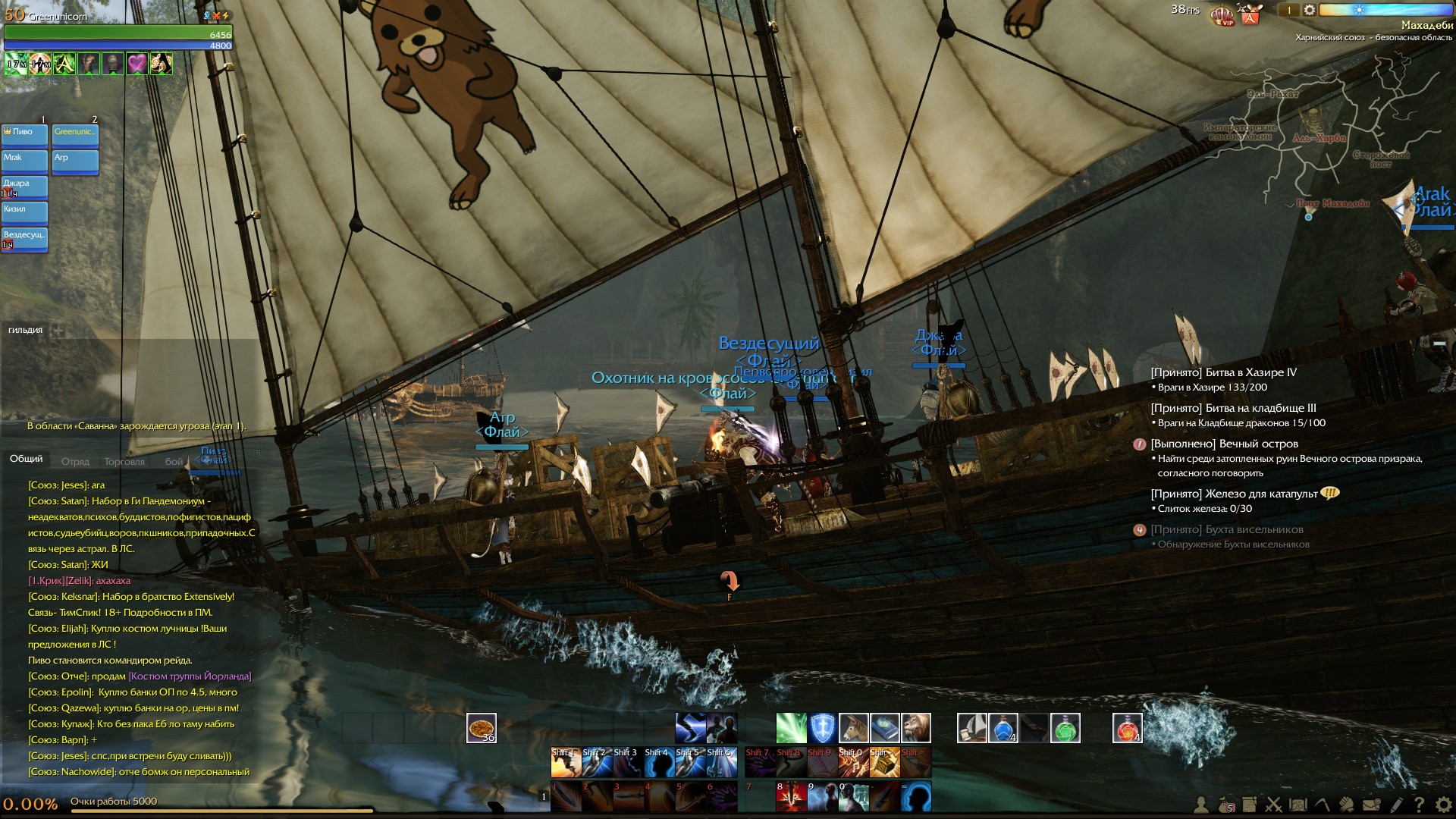Open the character menu silhouette icon
The image size is (1456, 819).
(1201, 805)
